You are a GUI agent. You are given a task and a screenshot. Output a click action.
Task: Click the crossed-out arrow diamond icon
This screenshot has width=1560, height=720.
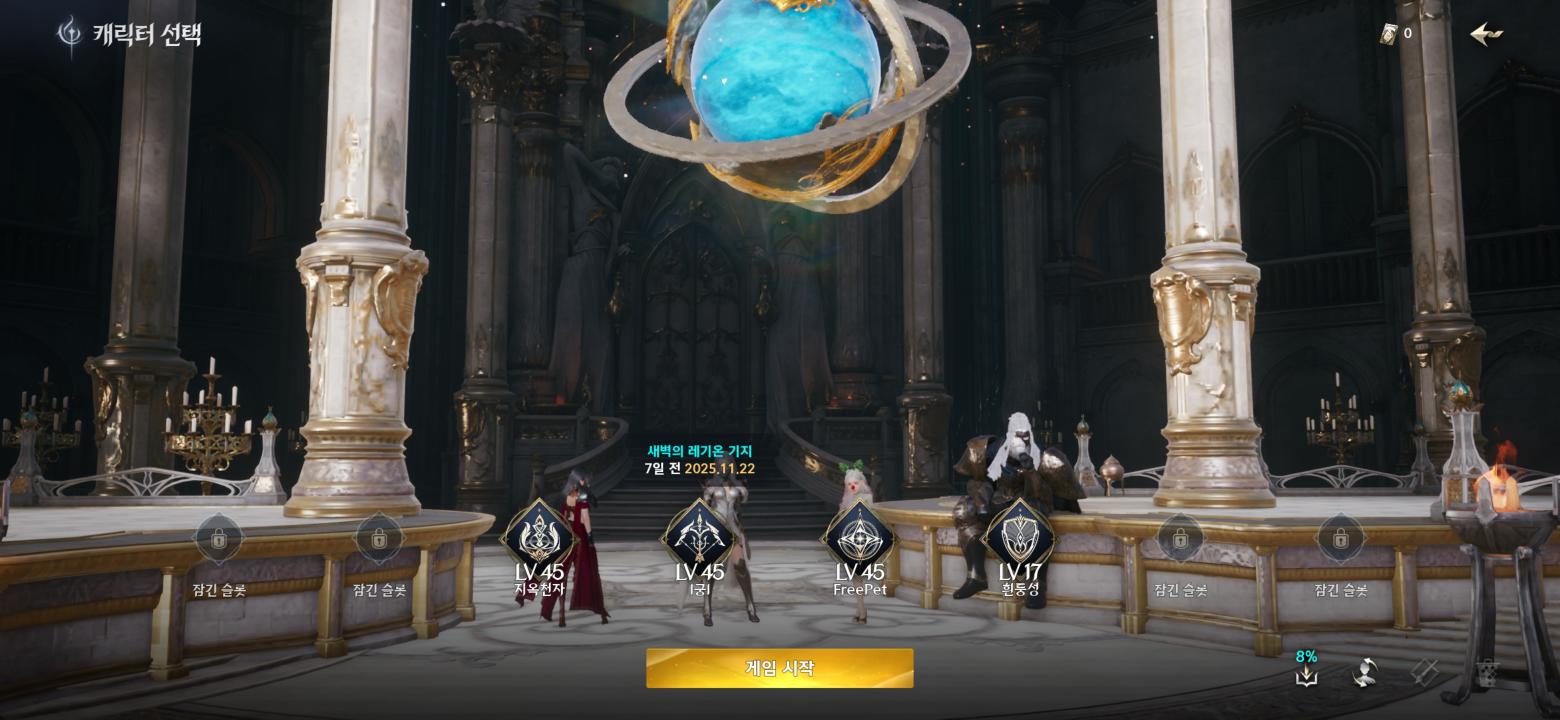(x=1425, y=673)
